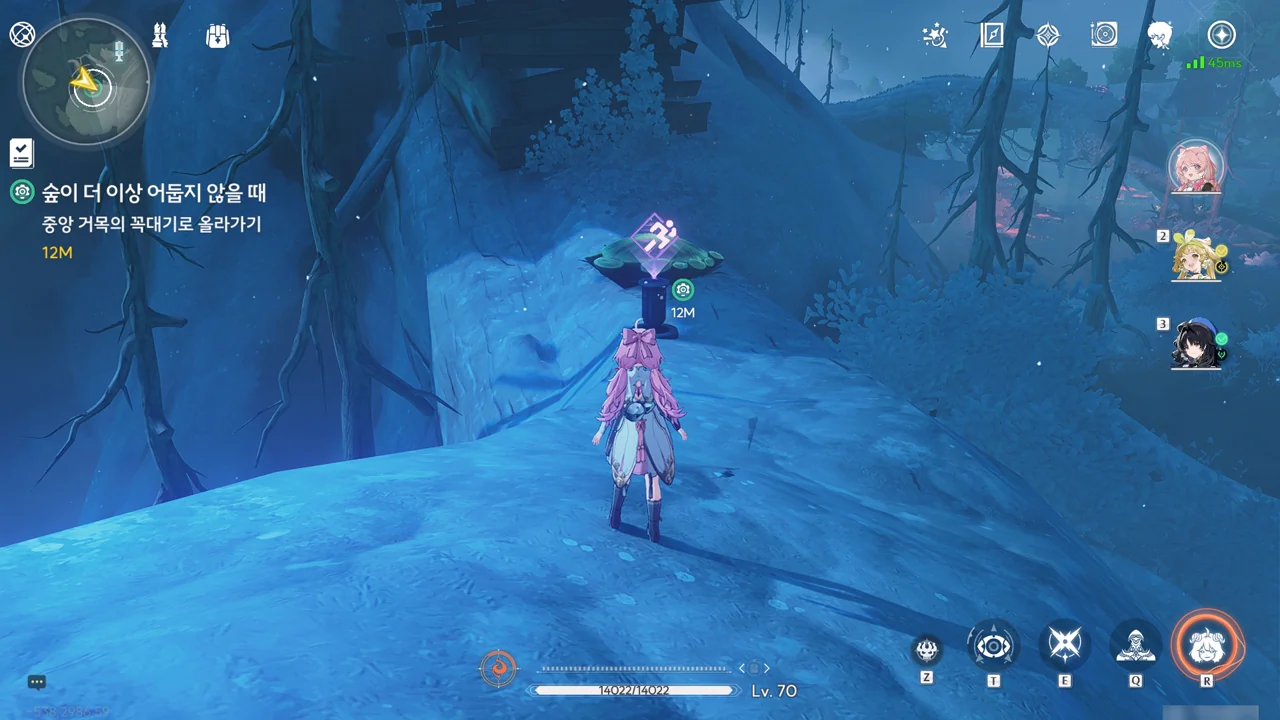
Task: Open the character head silhouette menu
Action: click(x=1160, y=36)
